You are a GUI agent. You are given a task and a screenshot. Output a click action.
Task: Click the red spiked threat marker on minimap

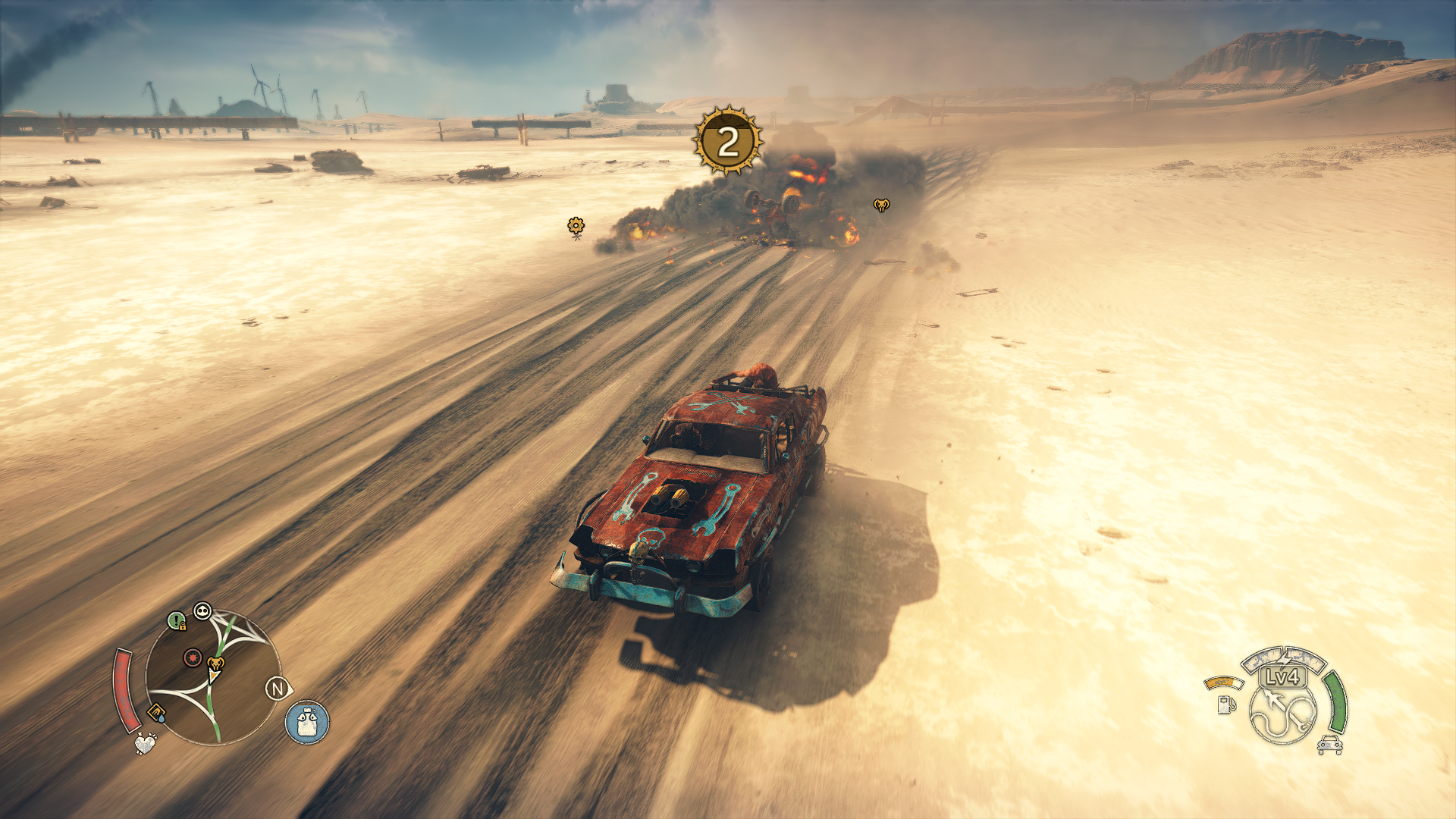[x=193, y=657]
